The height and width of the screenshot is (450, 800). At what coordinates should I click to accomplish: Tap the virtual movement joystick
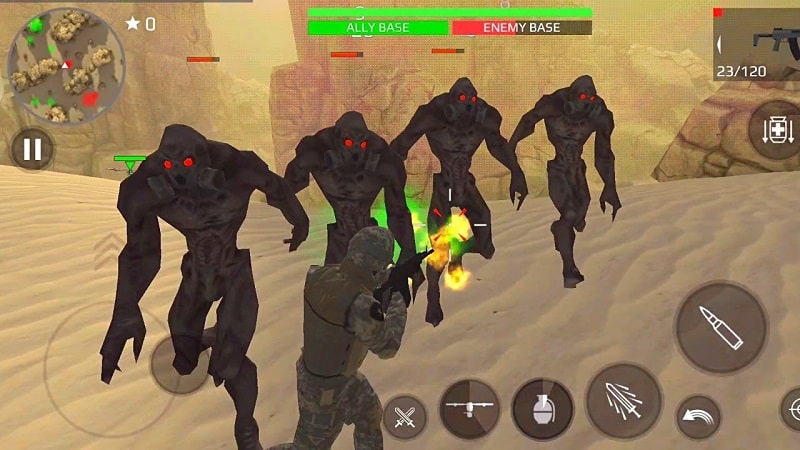(x=180, y=364)
